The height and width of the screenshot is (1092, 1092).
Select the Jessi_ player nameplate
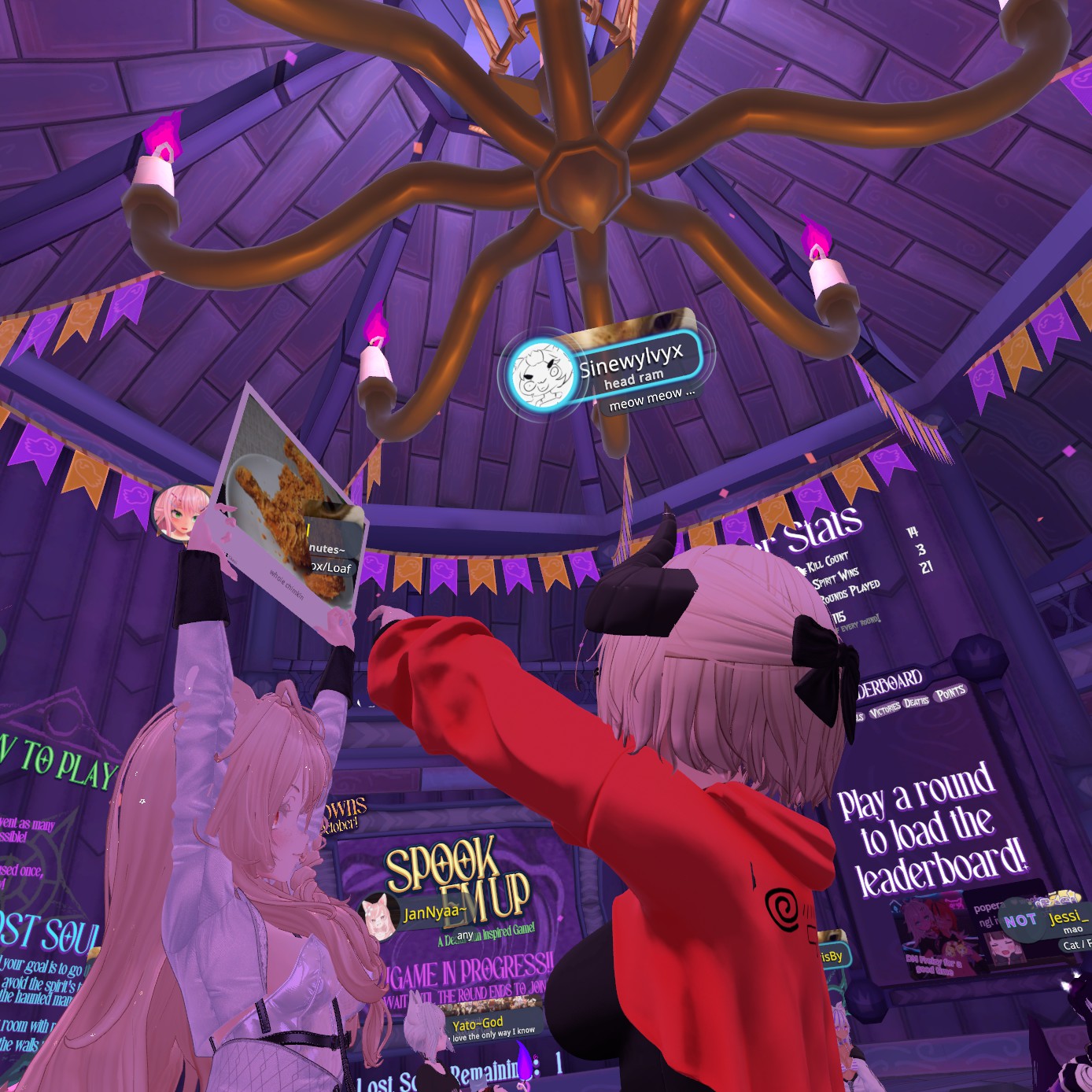coord(1068,917)
